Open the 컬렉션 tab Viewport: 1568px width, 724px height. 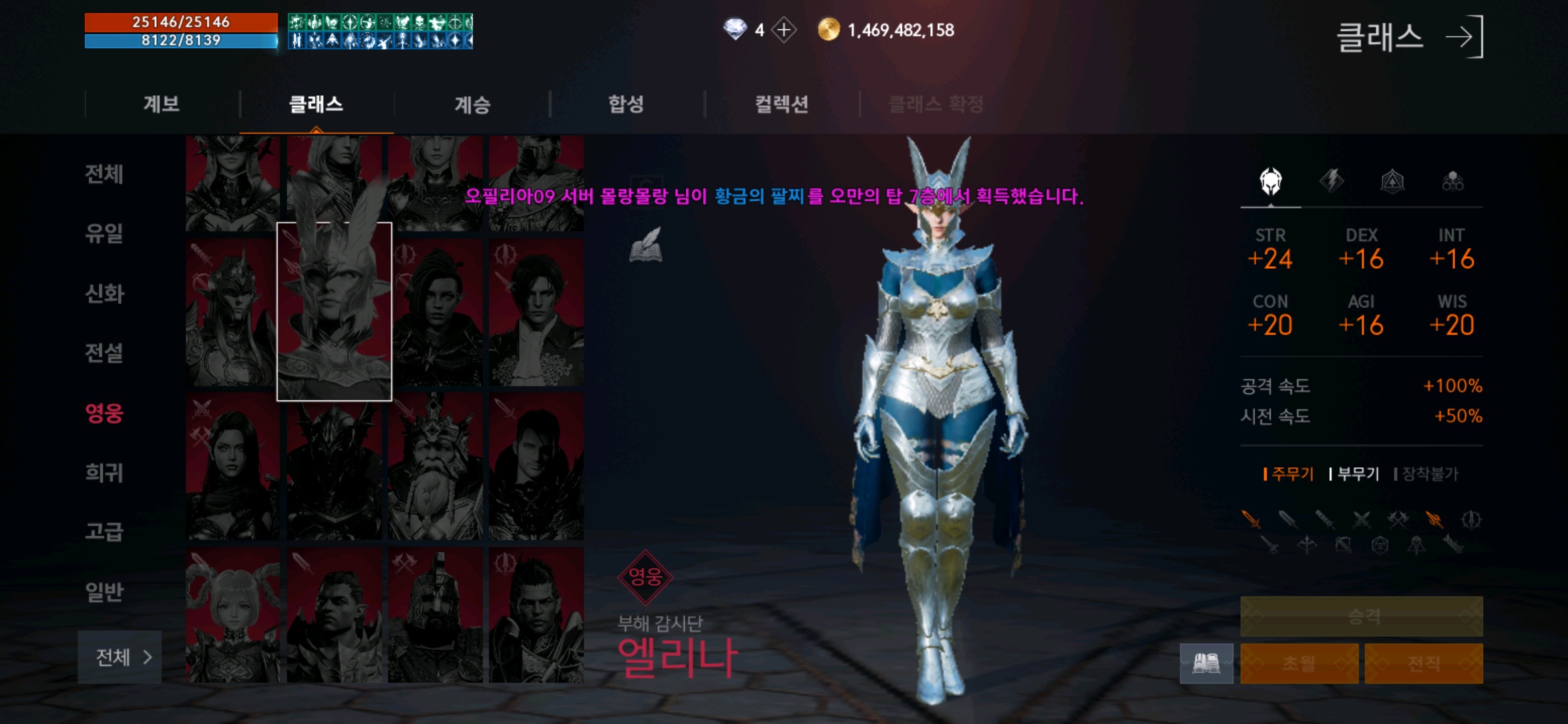coord(781,105)
